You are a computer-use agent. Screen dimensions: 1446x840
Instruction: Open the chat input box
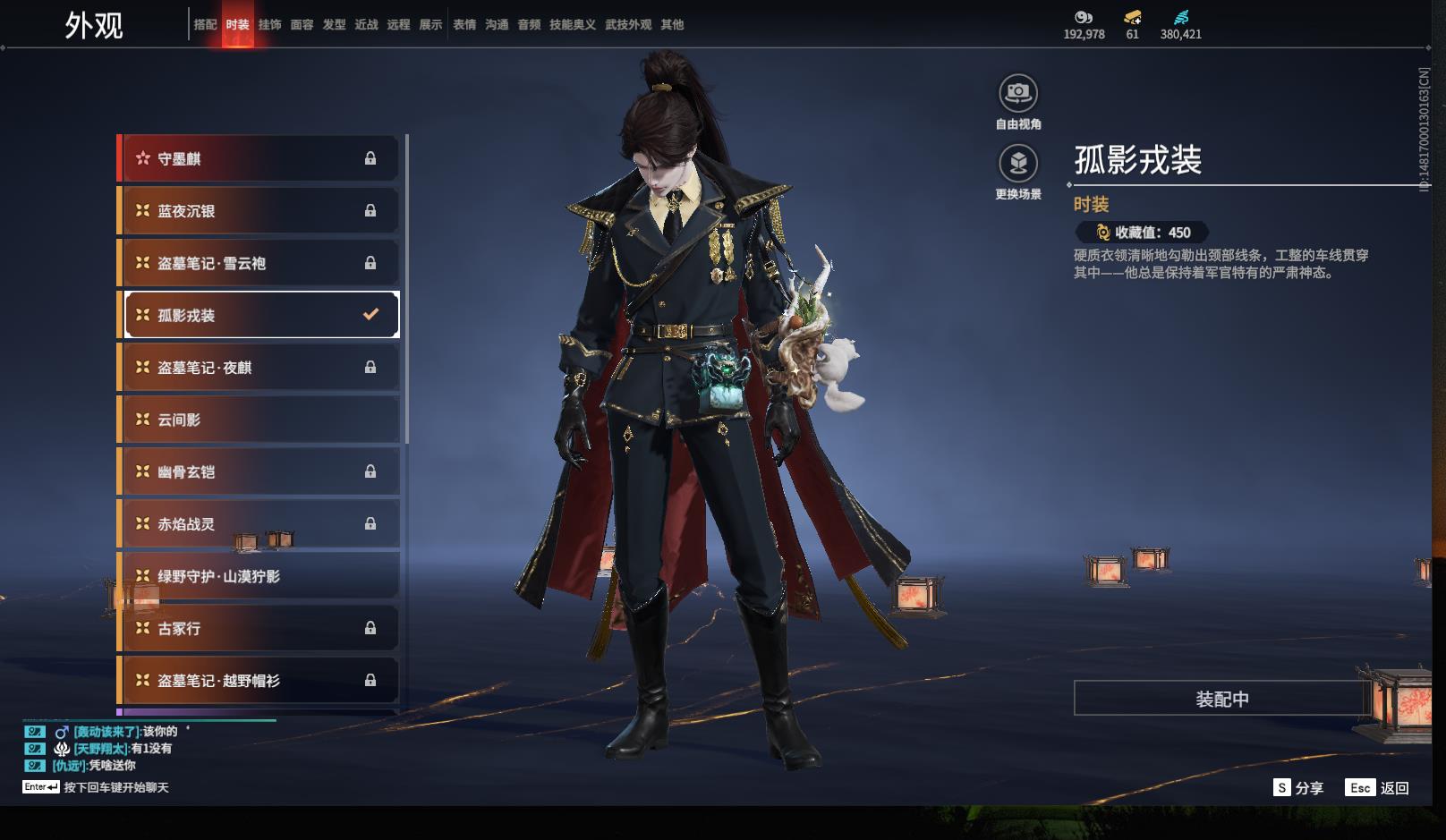coord(116,787)
